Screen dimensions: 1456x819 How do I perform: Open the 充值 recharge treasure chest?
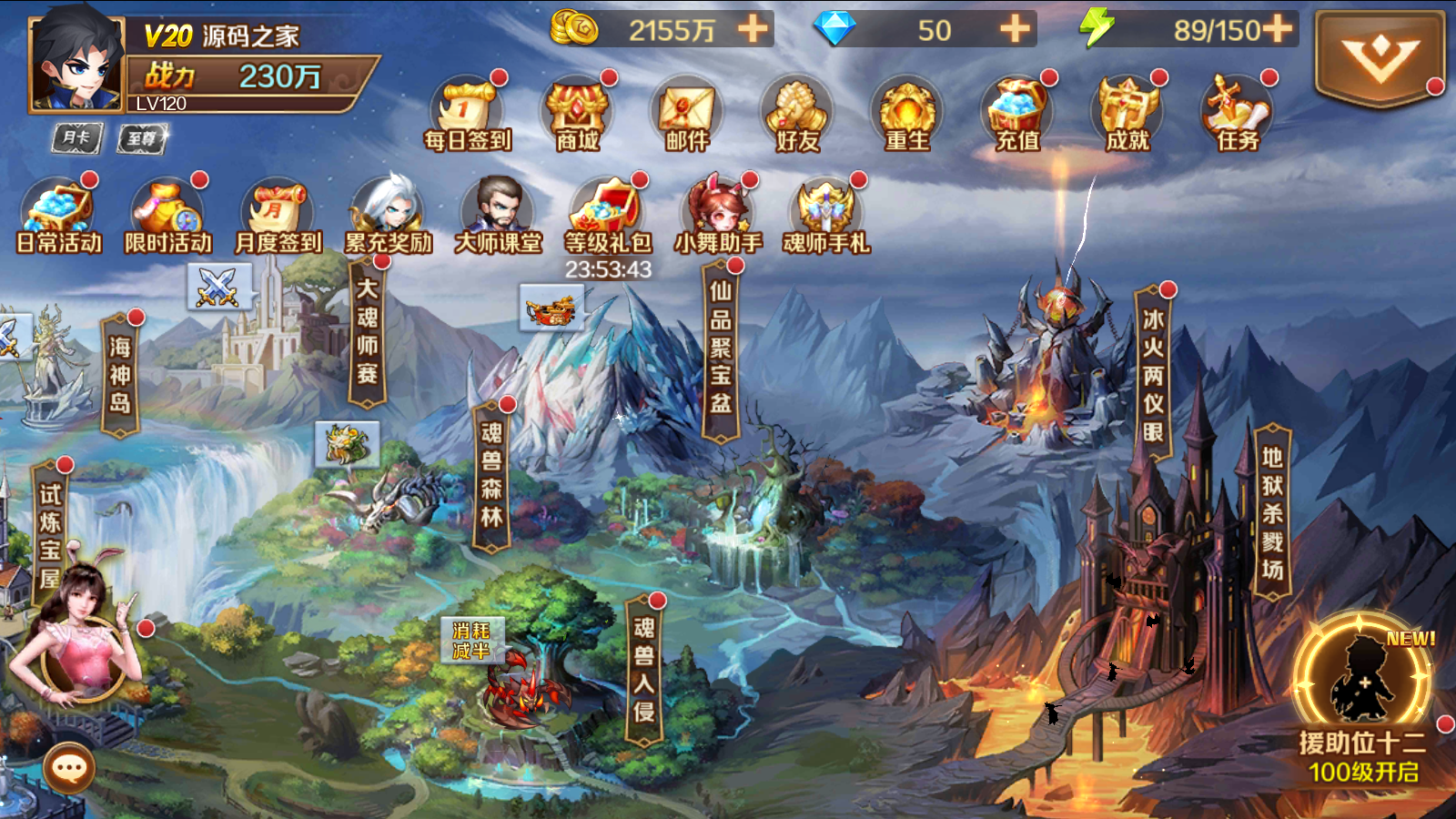[x=1017, y=115]
